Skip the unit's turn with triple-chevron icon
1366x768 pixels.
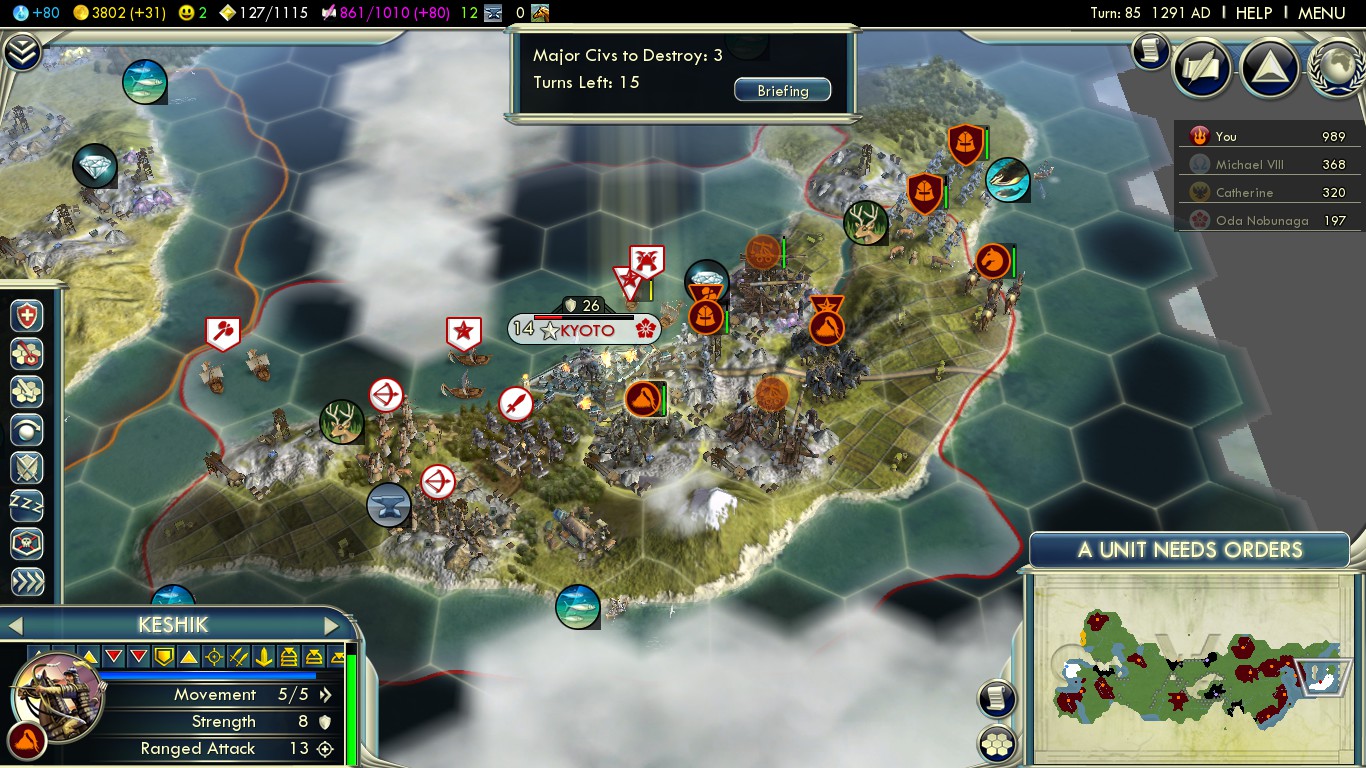[x=27, y=581]
